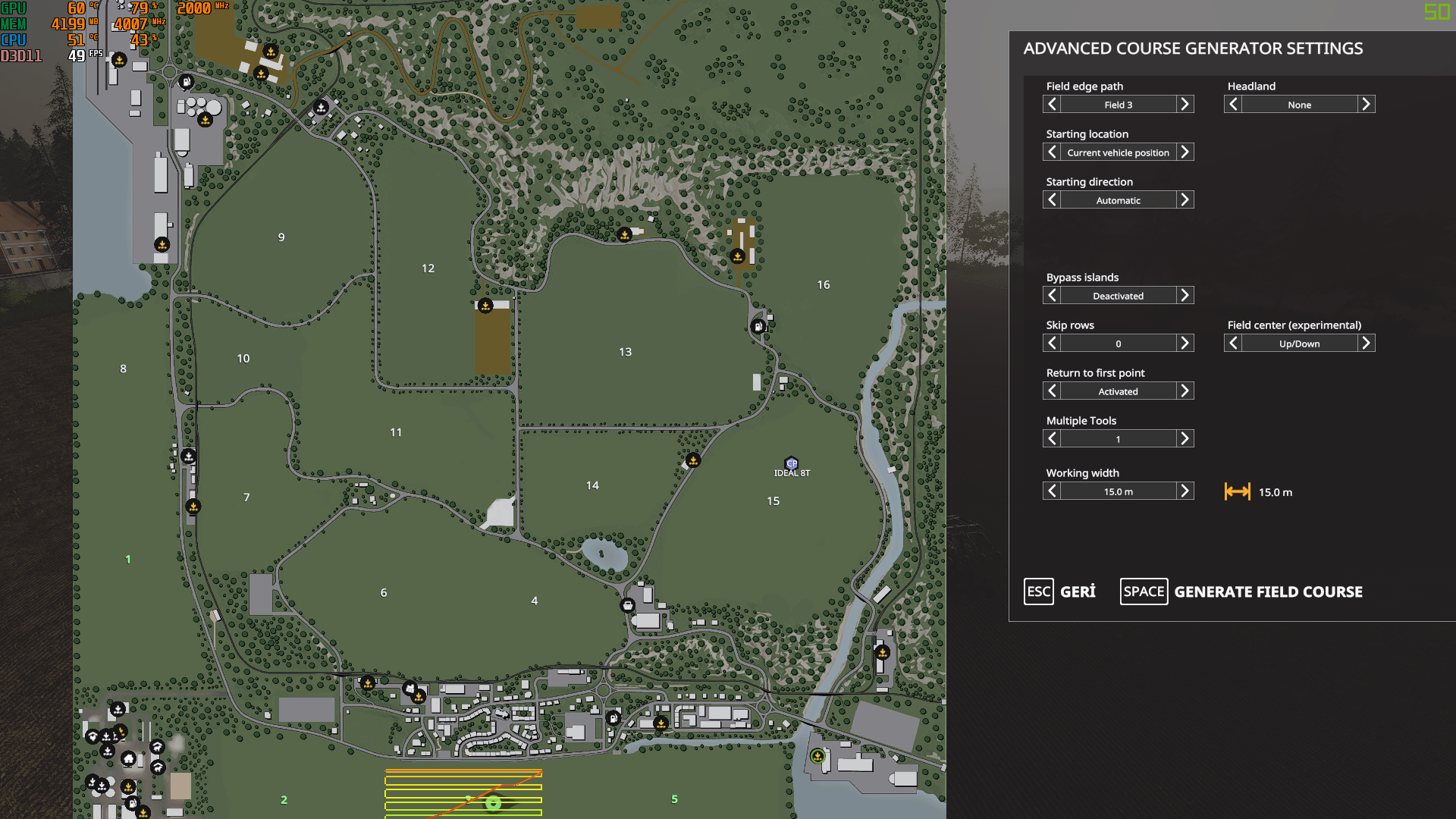Click the working width arrow icon beside 15.0 m
Screen dimensions: 1456x819
click(x=1238, y=491)
